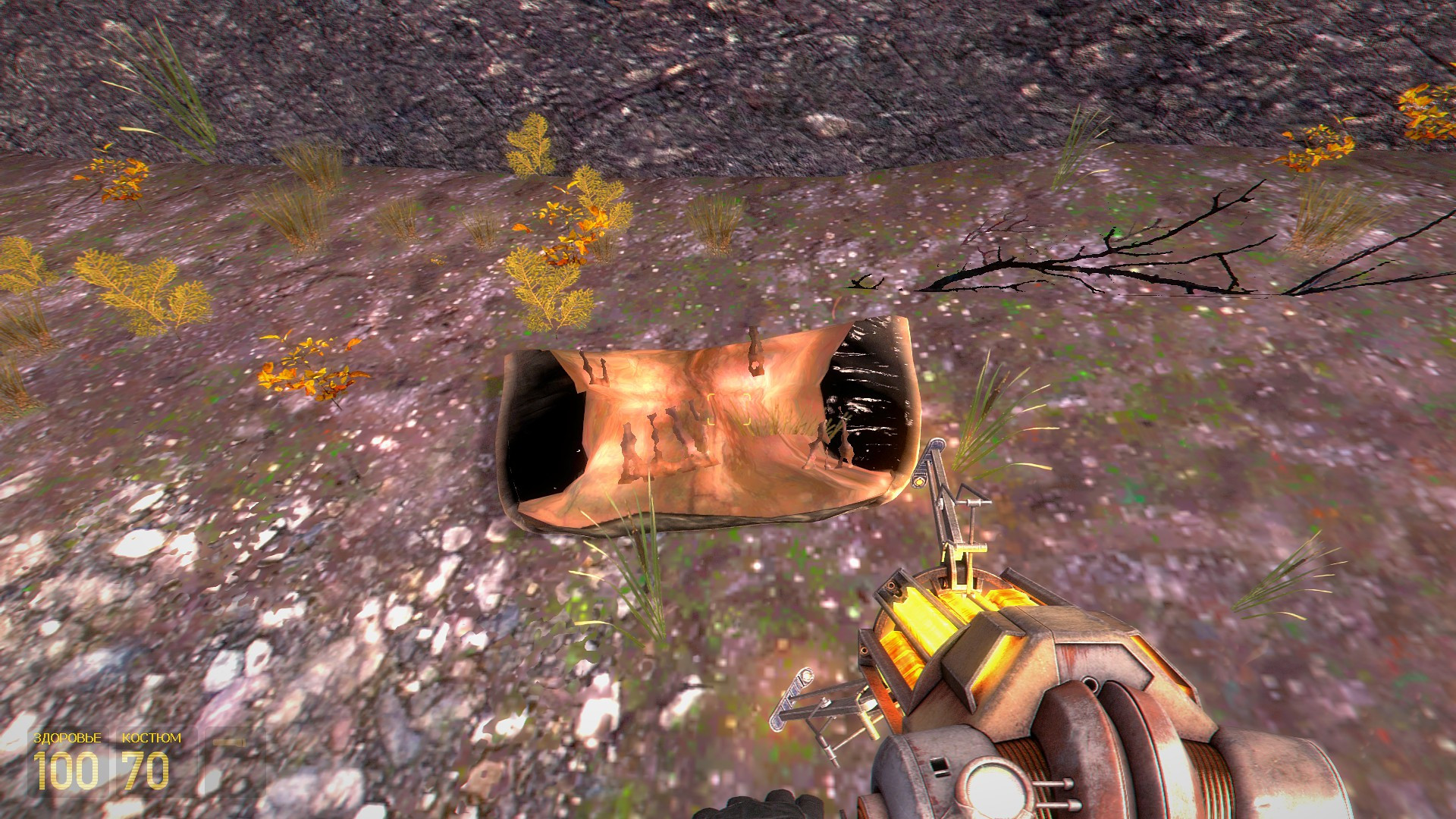The image size is (1456, 819).
Task: Click the small crowbar-like weapon thumbnail in the HUD
Action: click(229, 743)
